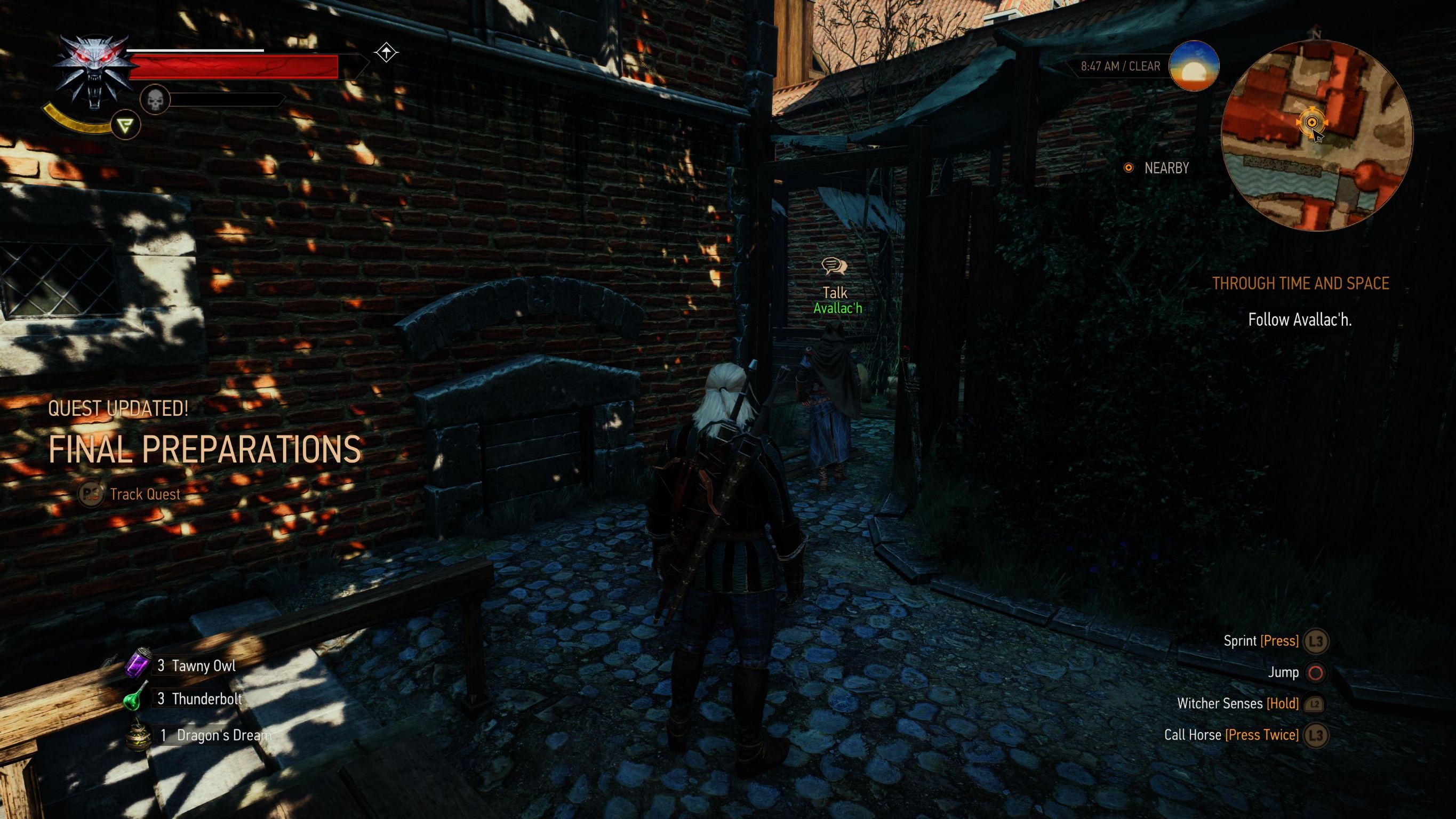
Task: Click the skull toxicity icon
Action: pos(155,101)
